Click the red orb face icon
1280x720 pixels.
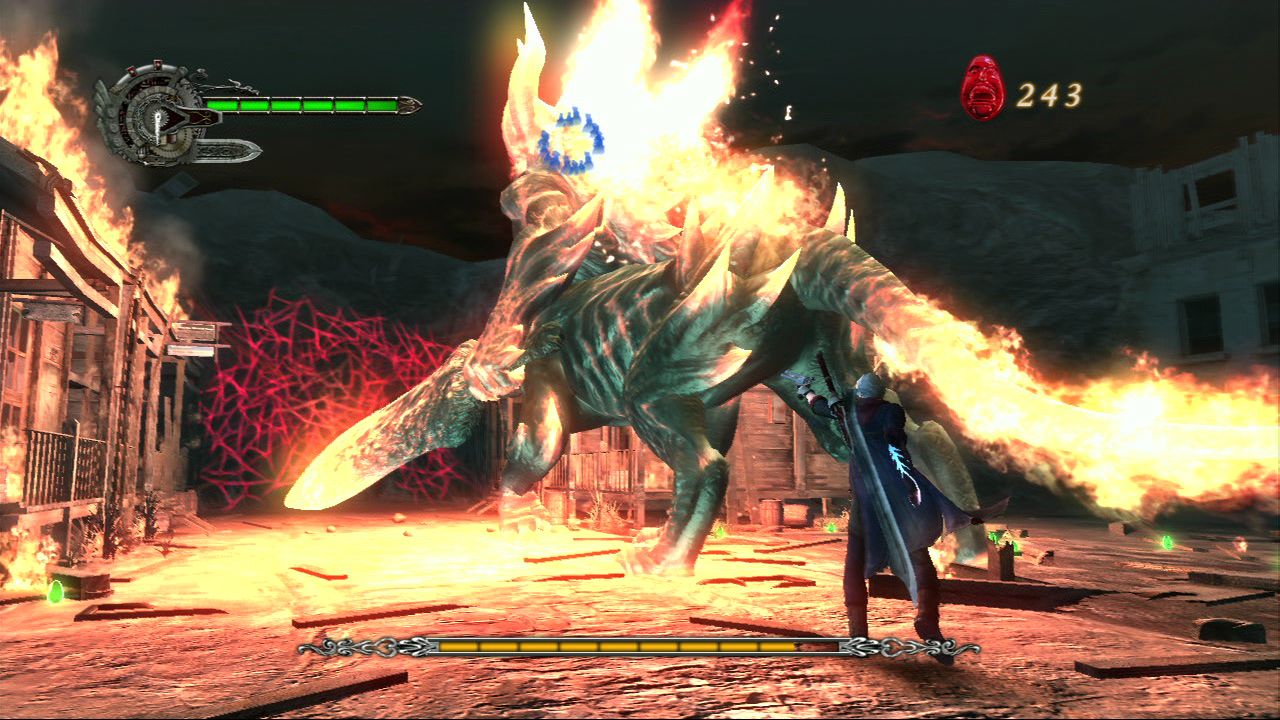click(982, 88)
